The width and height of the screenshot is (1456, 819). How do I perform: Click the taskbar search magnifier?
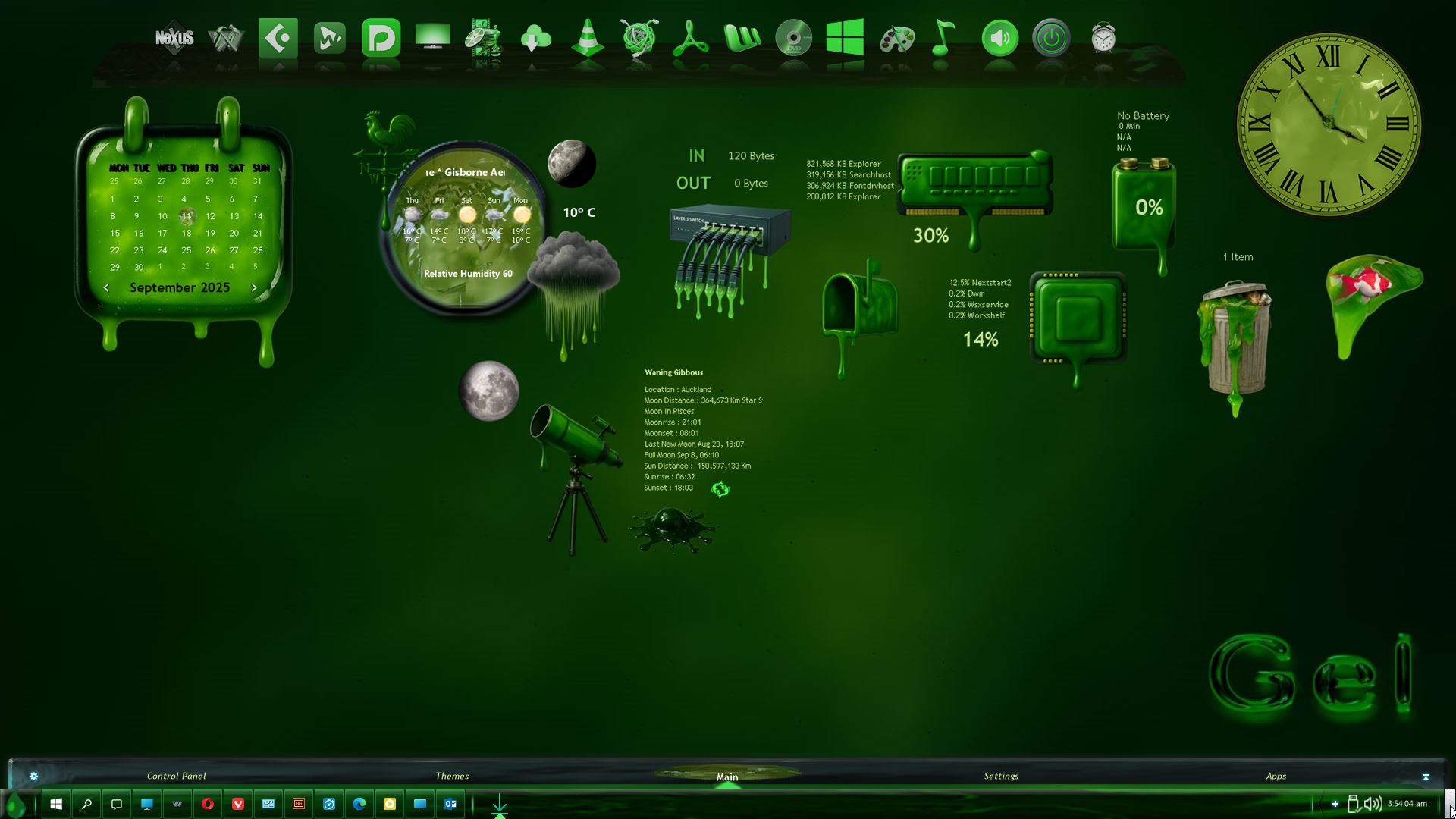pyautogui.click(x=86, y=804)
